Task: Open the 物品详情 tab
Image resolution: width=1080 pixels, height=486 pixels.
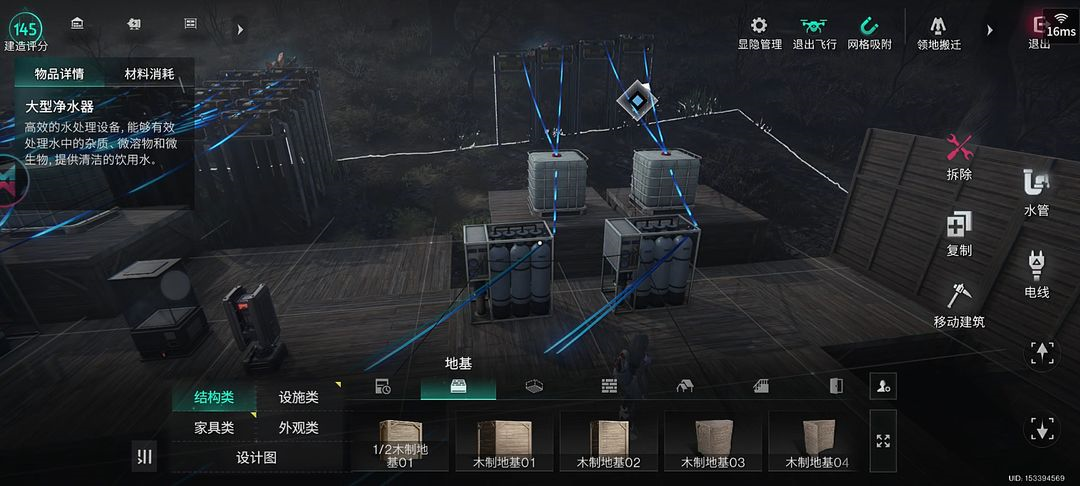Action: click(59, 74)
